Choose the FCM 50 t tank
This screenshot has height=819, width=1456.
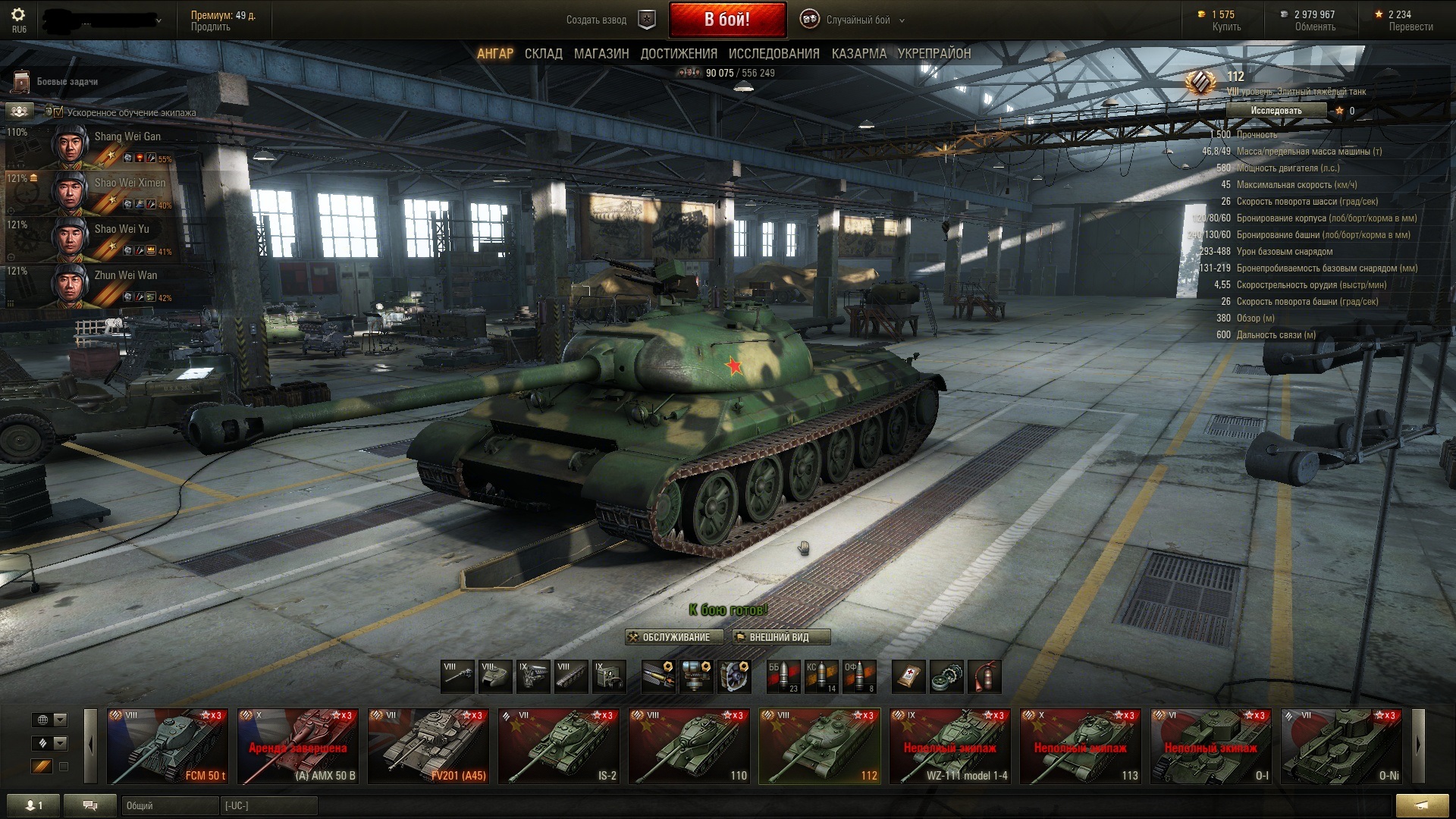[168, 747]
